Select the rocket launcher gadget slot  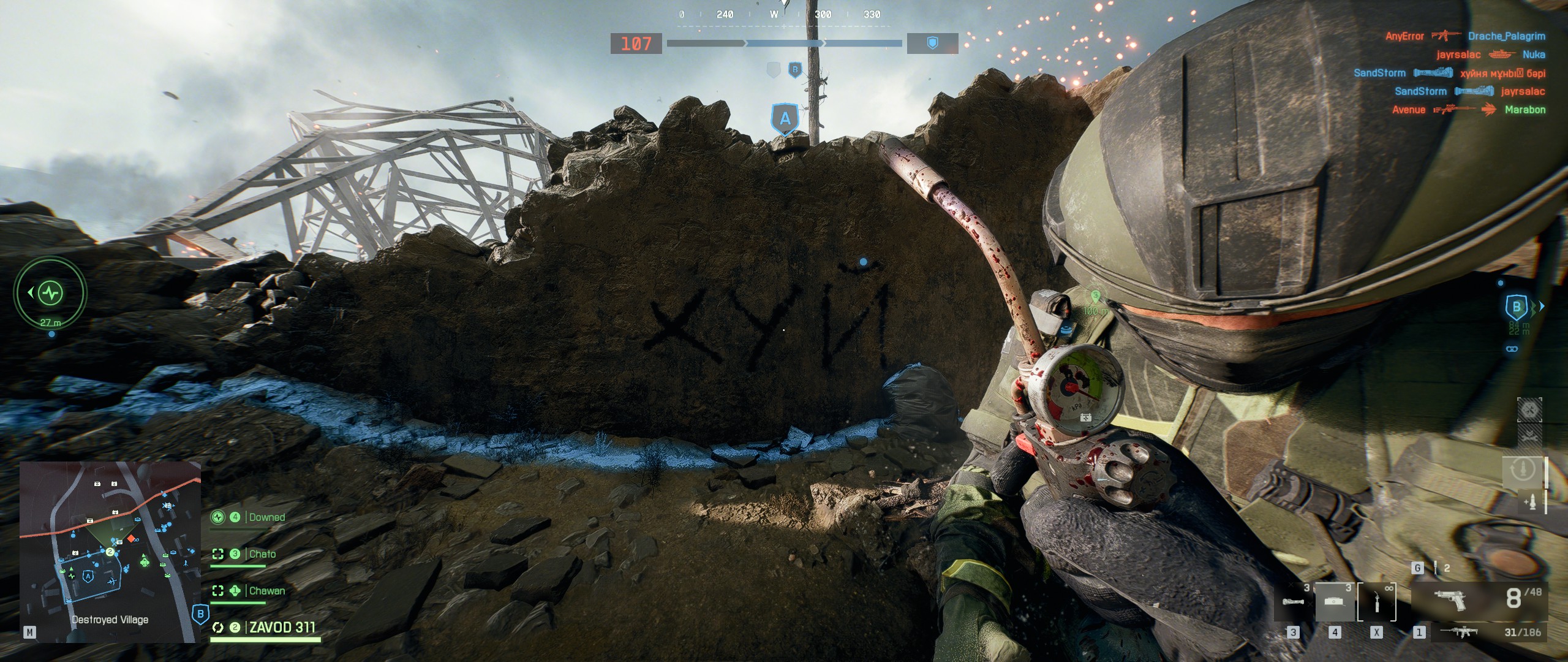1293,602
